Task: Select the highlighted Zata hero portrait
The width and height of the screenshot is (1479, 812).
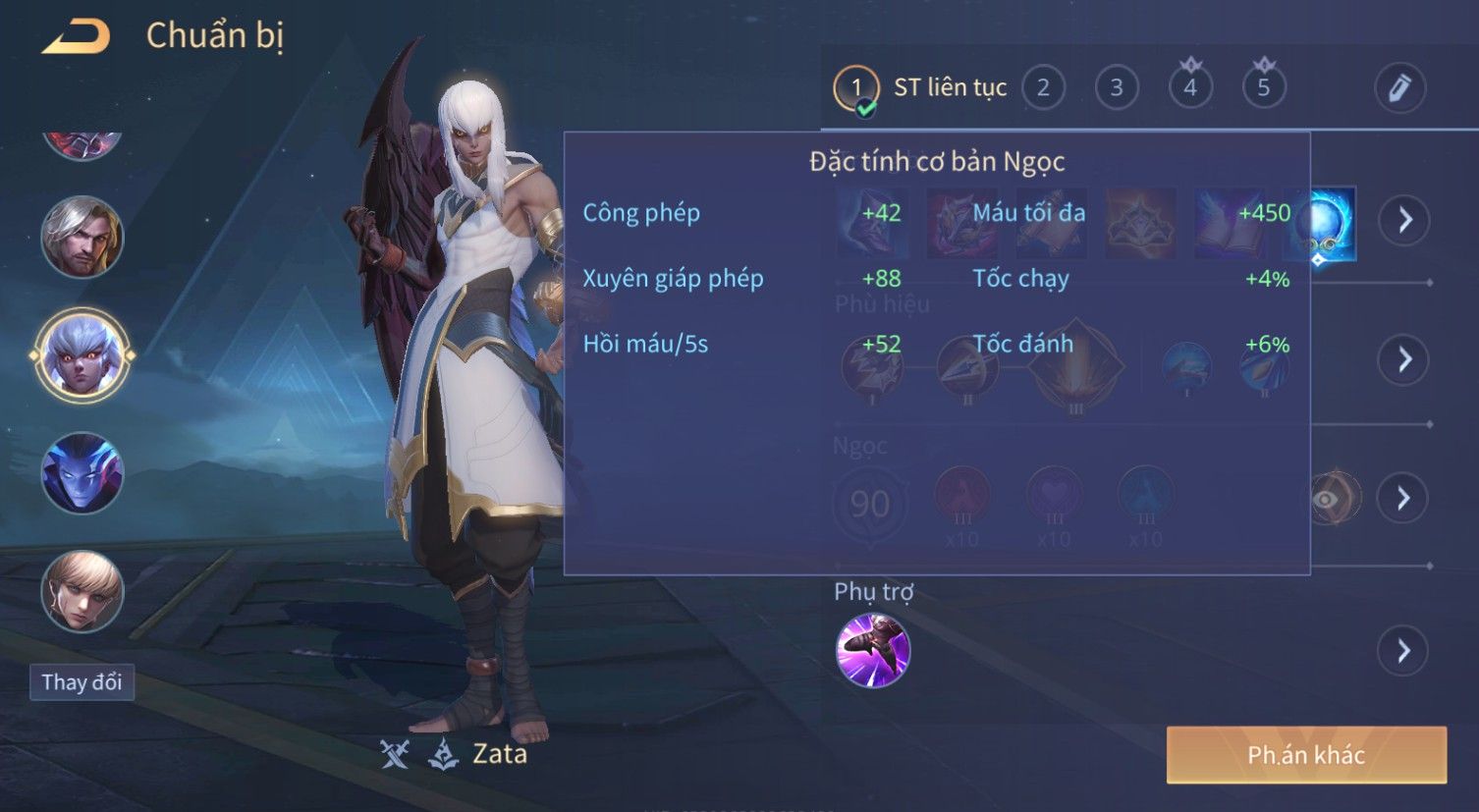Action: point(82,355)
